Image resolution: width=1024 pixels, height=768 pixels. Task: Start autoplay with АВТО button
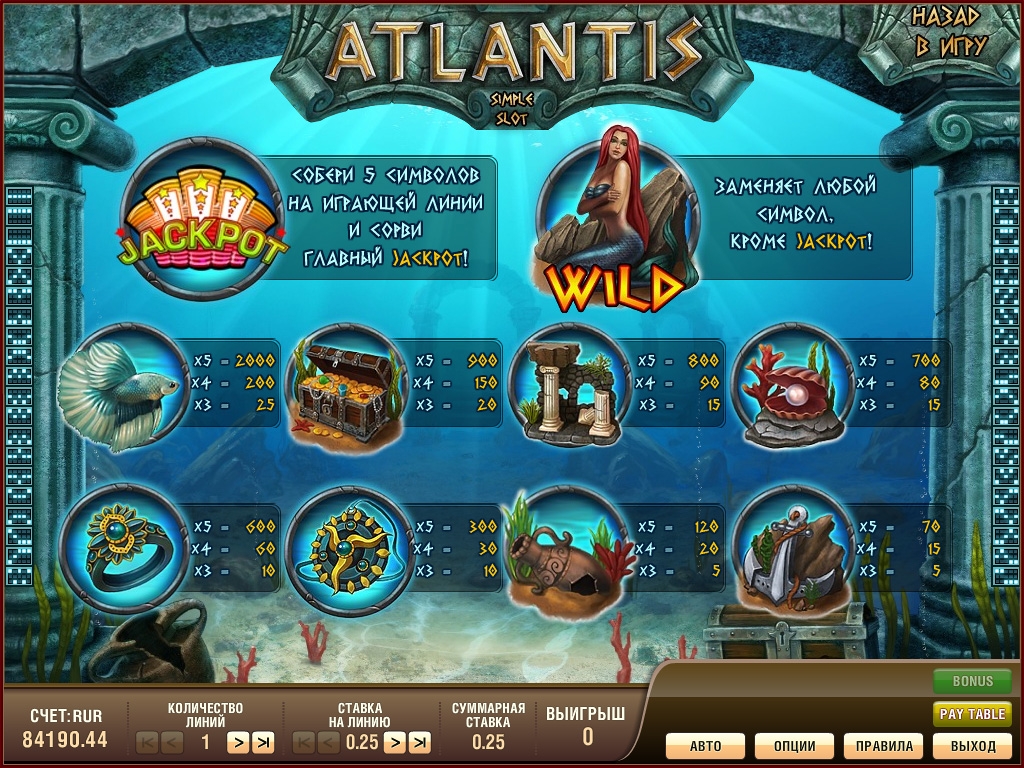706,746
